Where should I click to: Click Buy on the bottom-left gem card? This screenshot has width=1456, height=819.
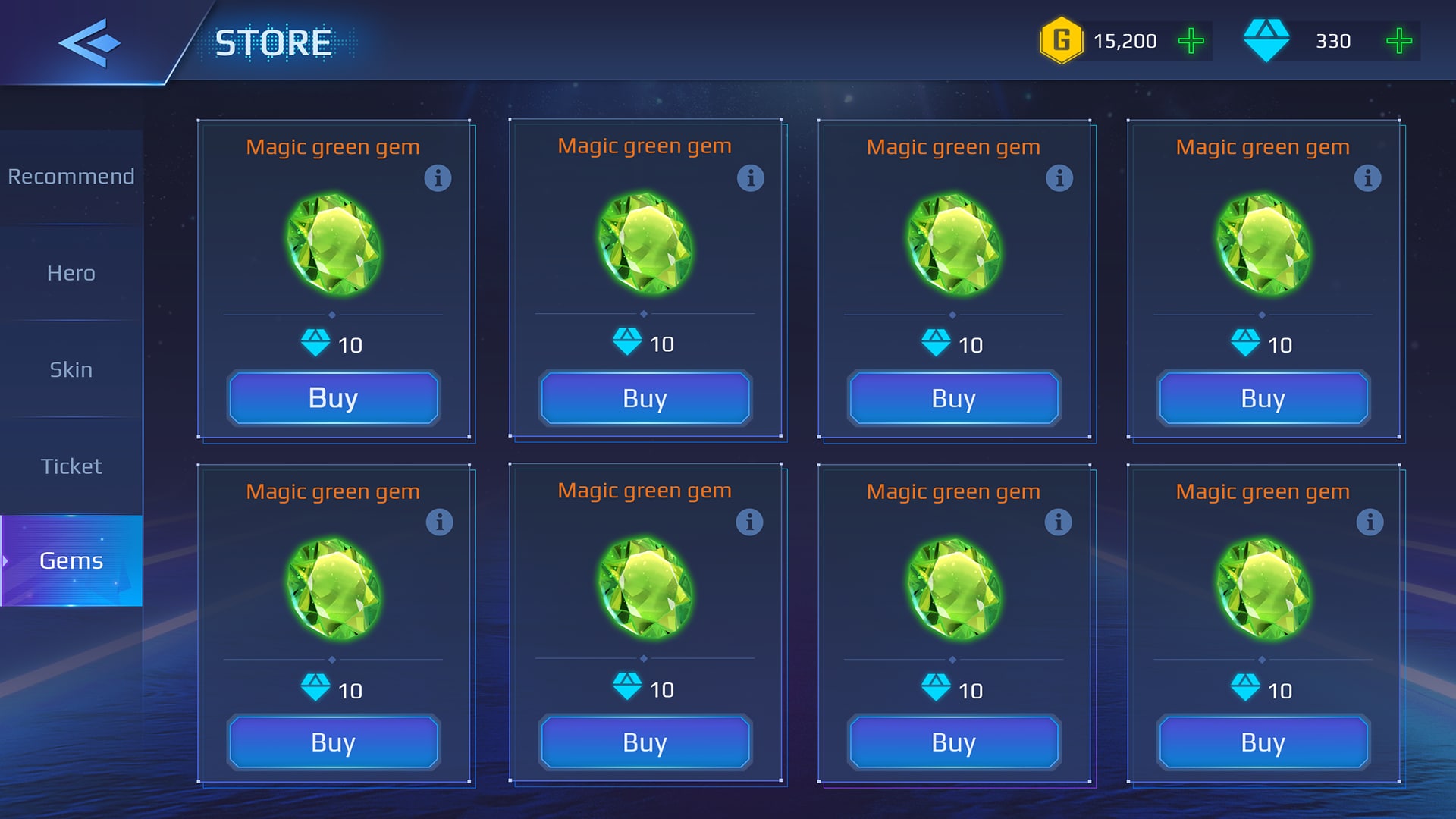(333, 742)
